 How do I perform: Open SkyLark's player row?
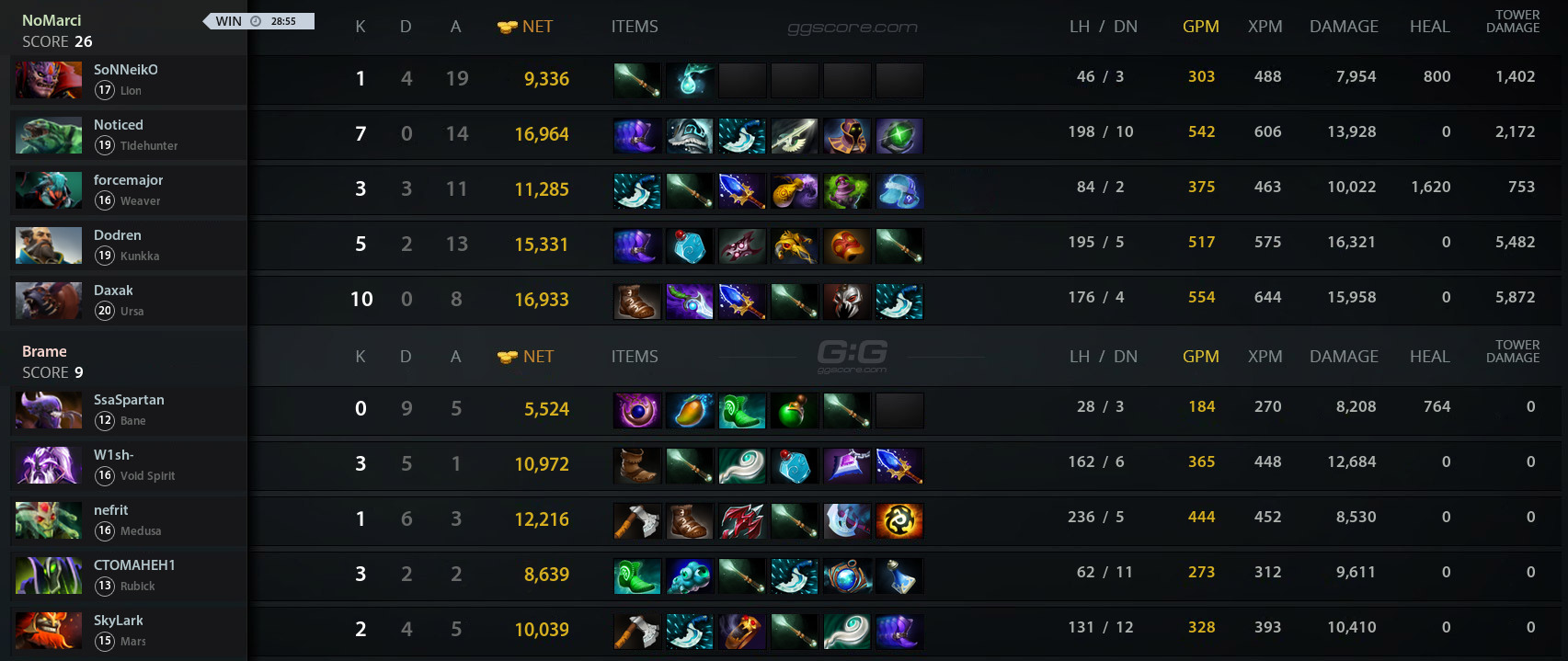(119, 621)
